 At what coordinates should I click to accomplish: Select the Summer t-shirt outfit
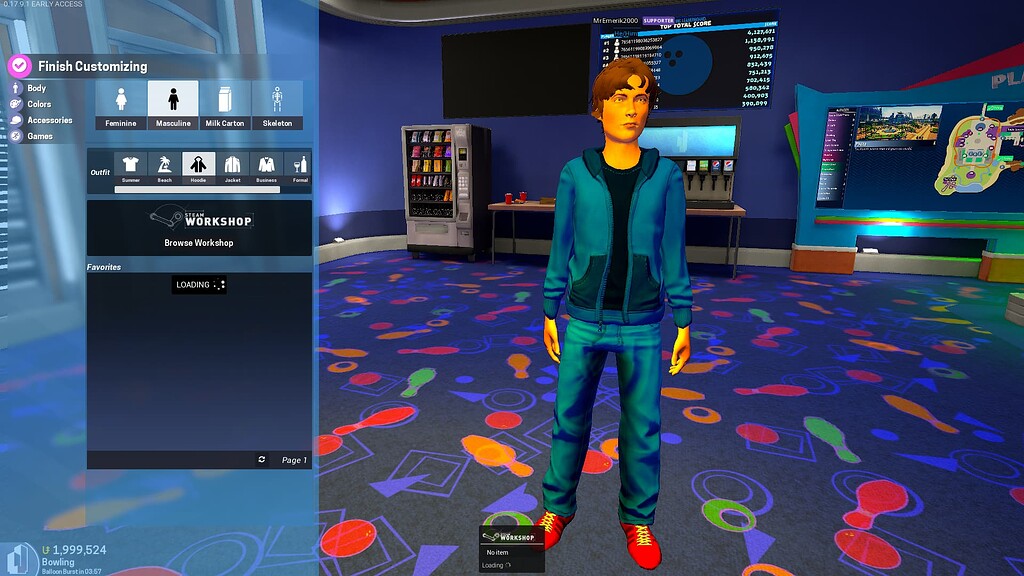[130, 166]
